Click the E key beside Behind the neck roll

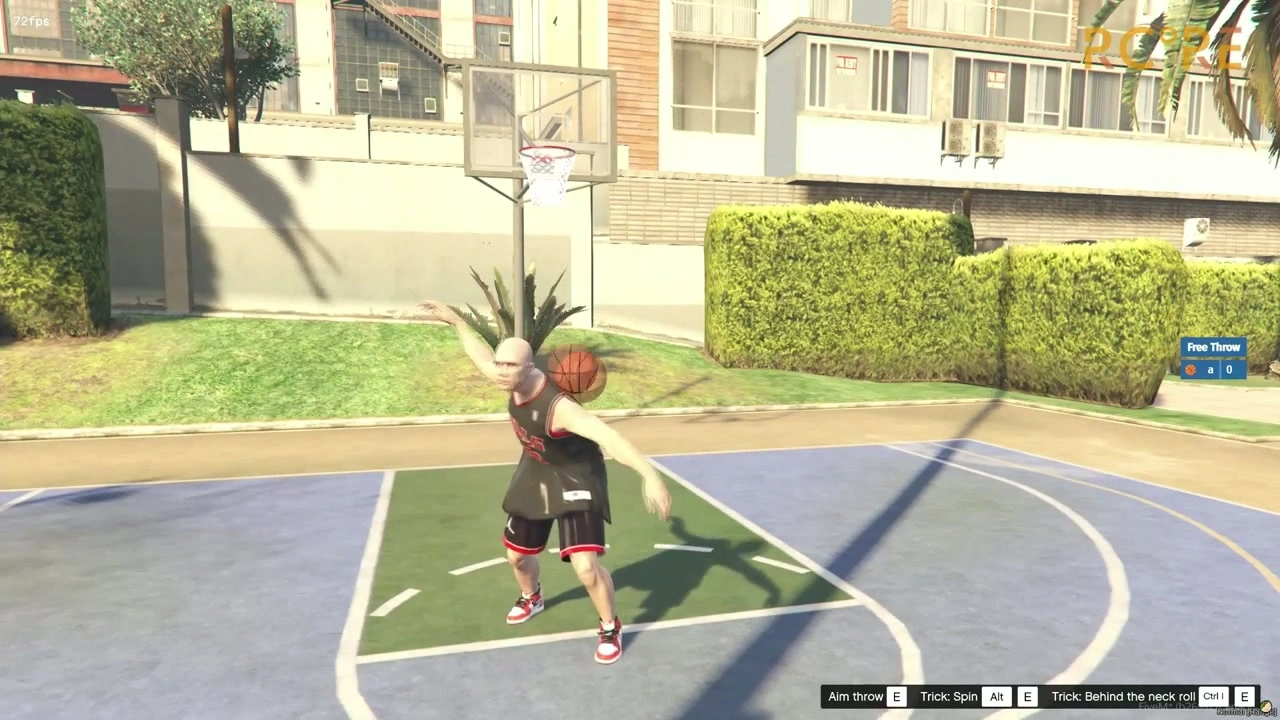[x=1244, y=696]
